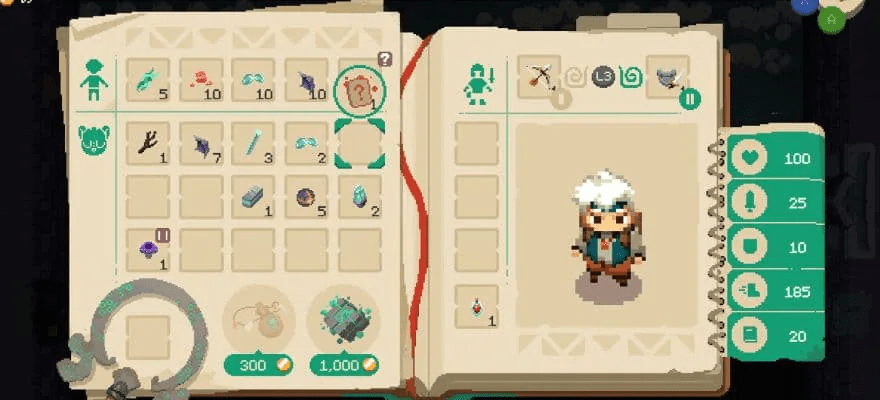Select the black branch item
Viewport: 880px width, 400px height.
point(148,143)
